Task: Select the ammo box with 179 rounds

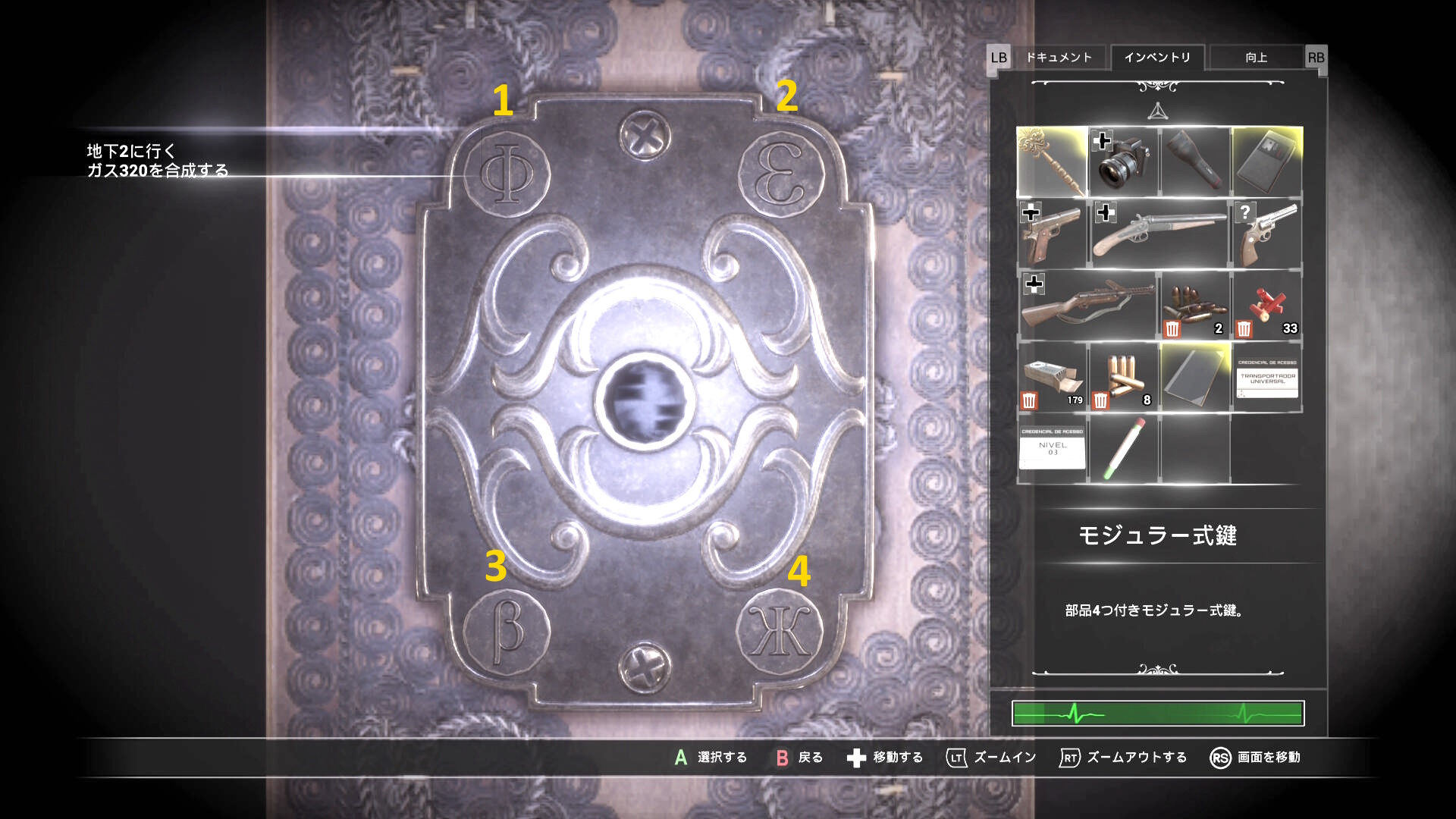Action: 1052,377
